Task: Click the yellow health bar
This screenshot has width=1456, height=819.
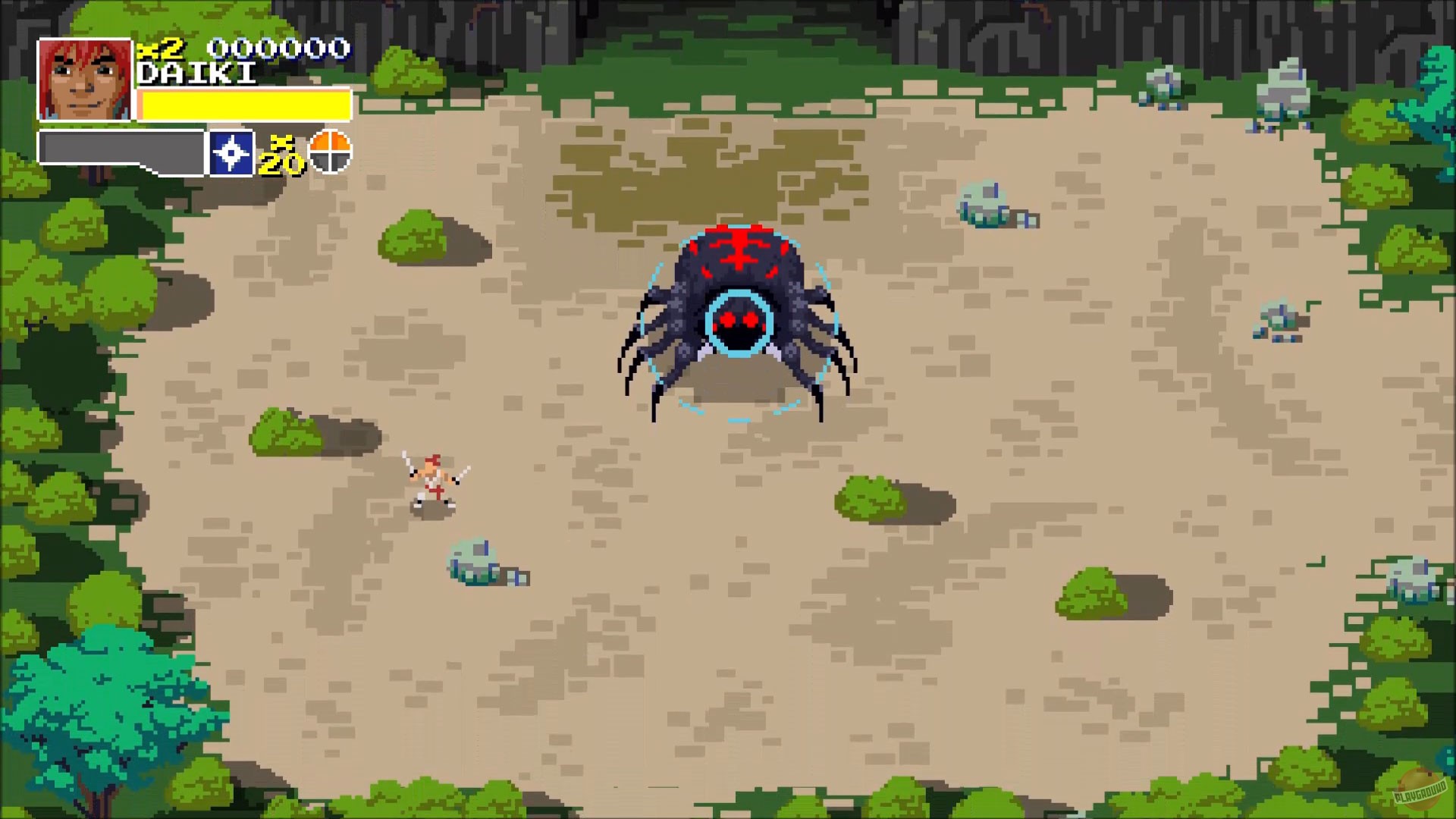Action: coord(243,102)
